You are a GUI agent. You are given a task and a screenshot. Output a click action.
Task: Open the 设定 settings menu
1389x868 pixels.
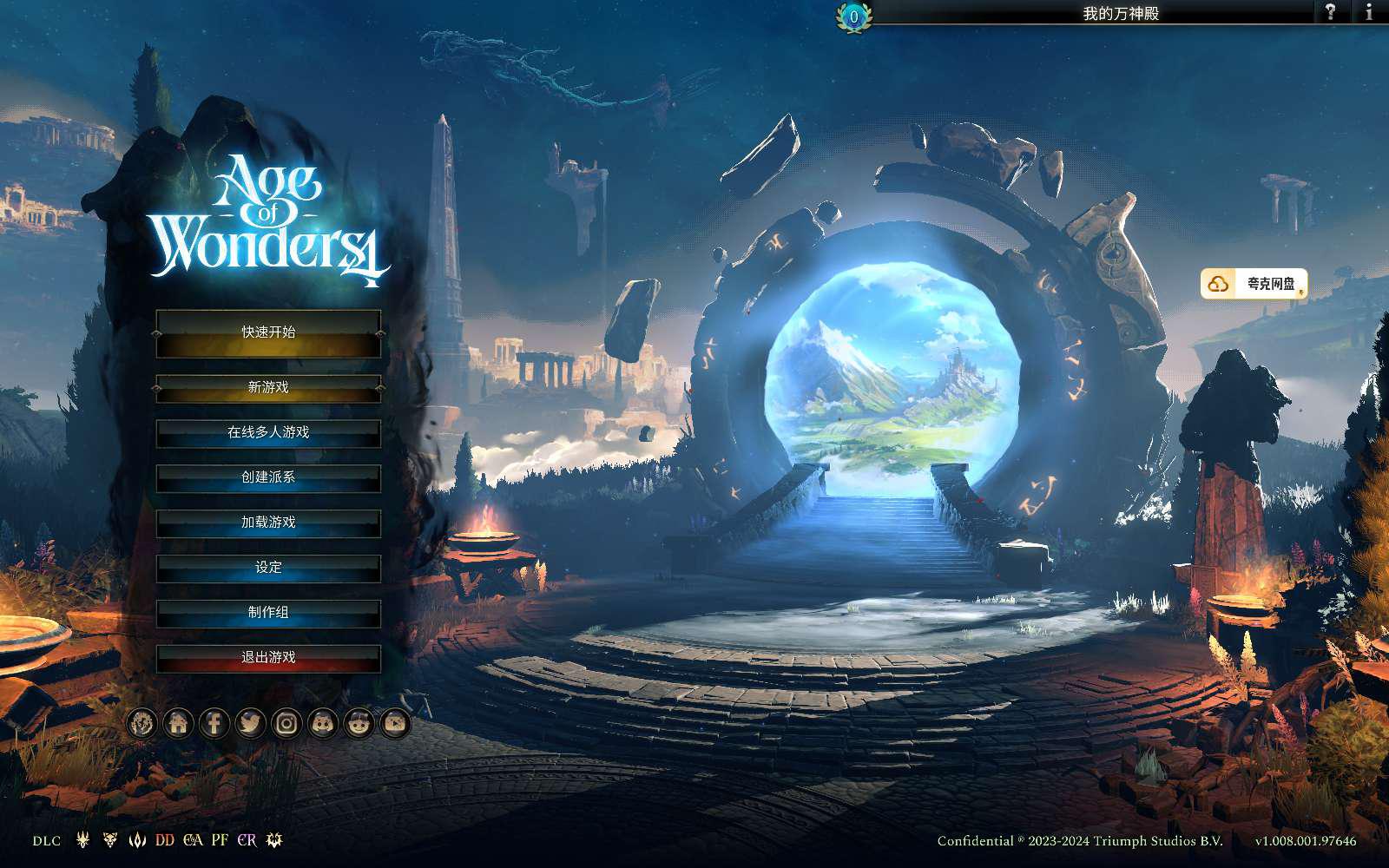click(x=268, y=568)
